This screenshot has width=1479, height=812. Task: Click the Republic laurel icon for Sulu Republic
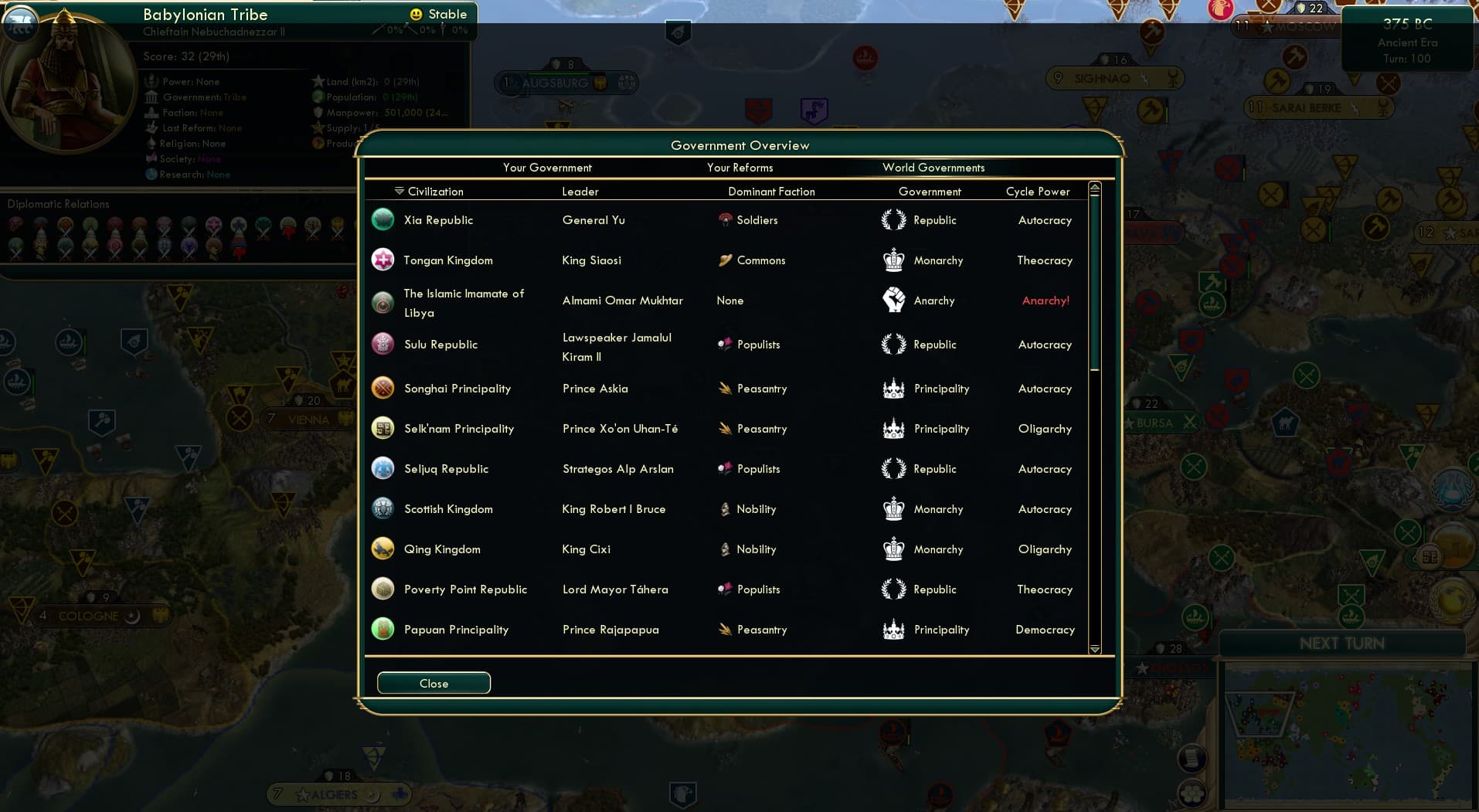tap(894, 344)
